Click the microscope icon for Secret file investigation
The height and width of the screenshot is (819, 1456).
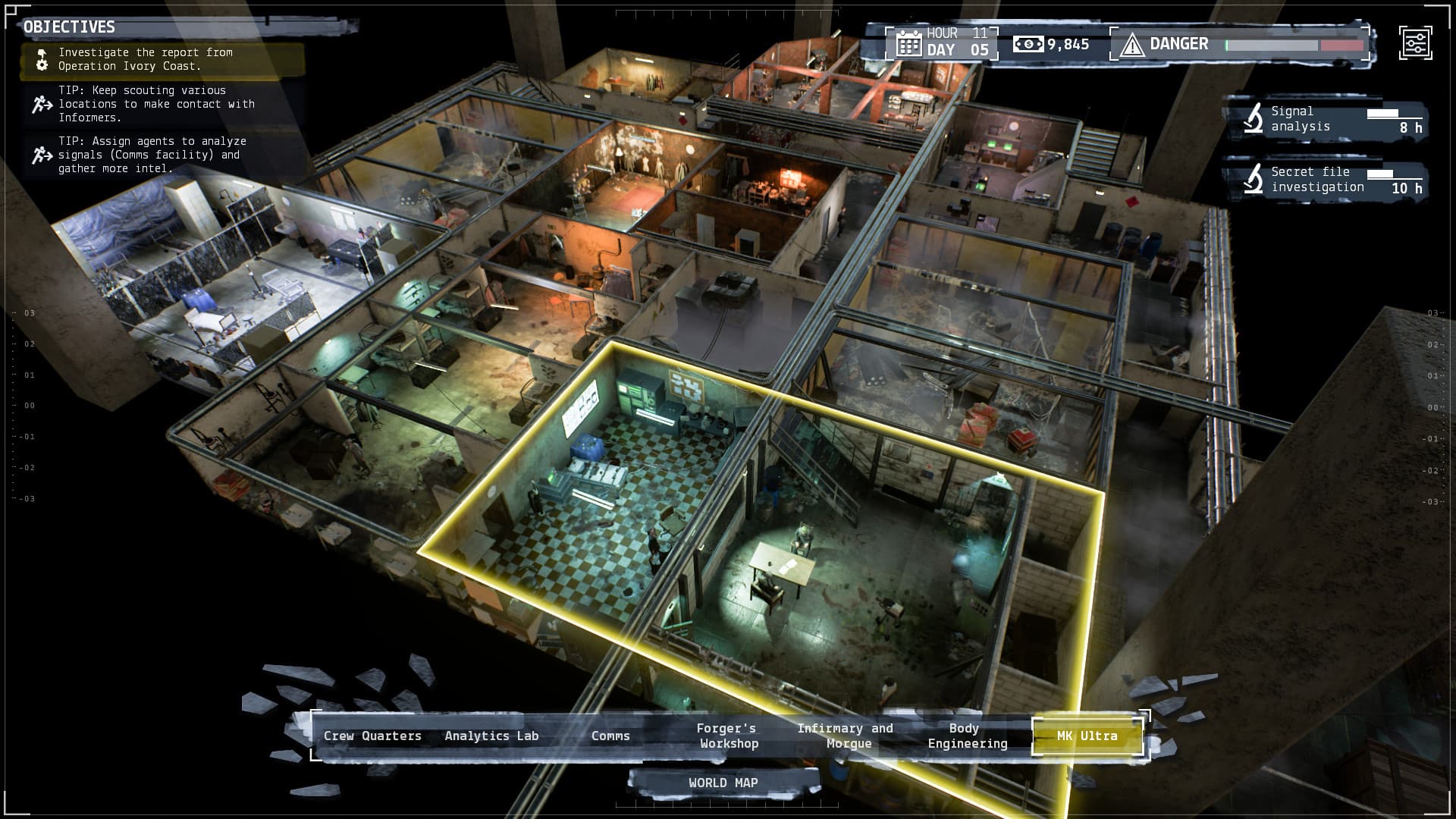tap(1254, 179)
